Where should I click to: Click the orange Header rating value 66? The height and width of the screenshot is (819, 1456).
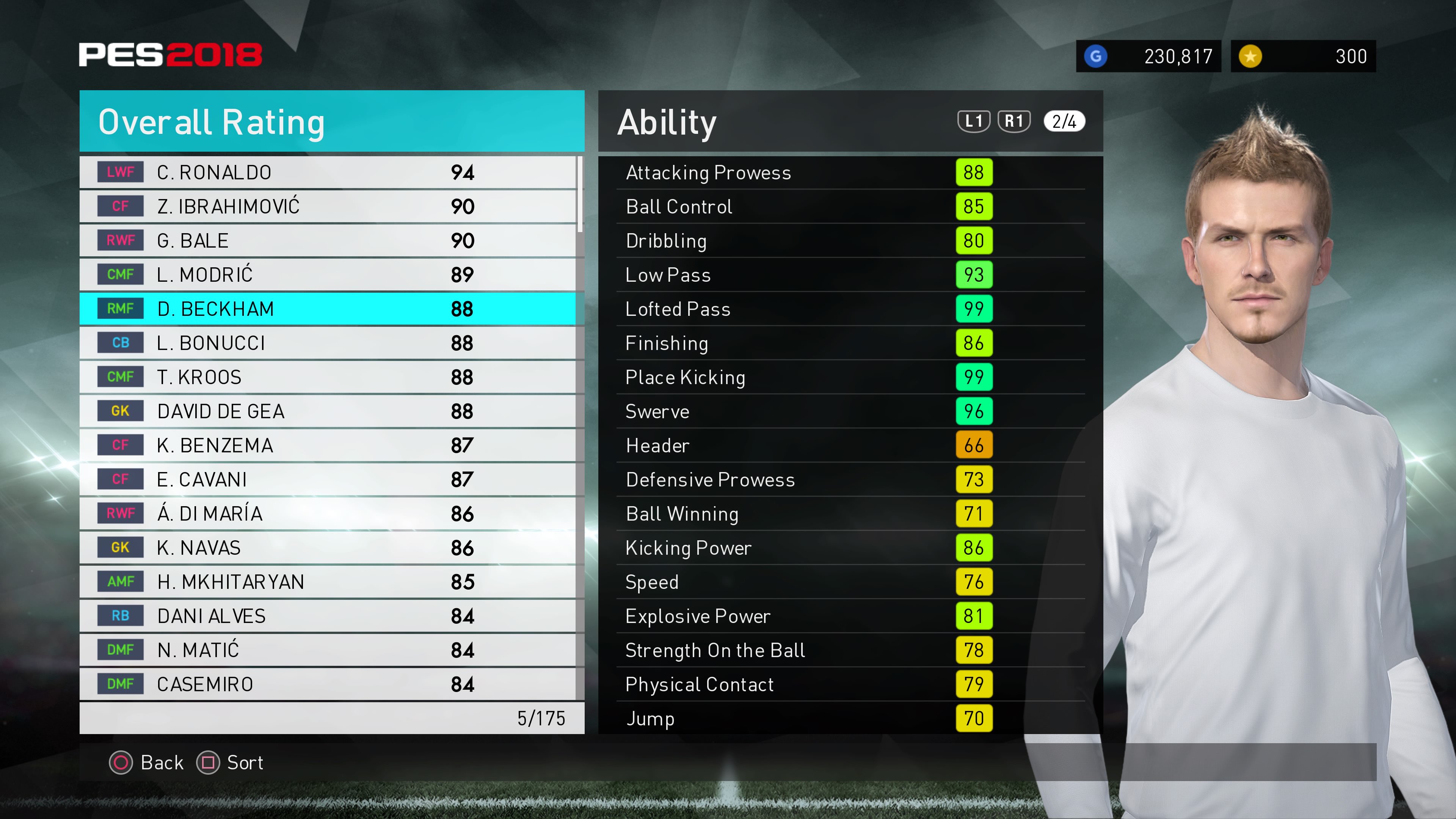974,446
